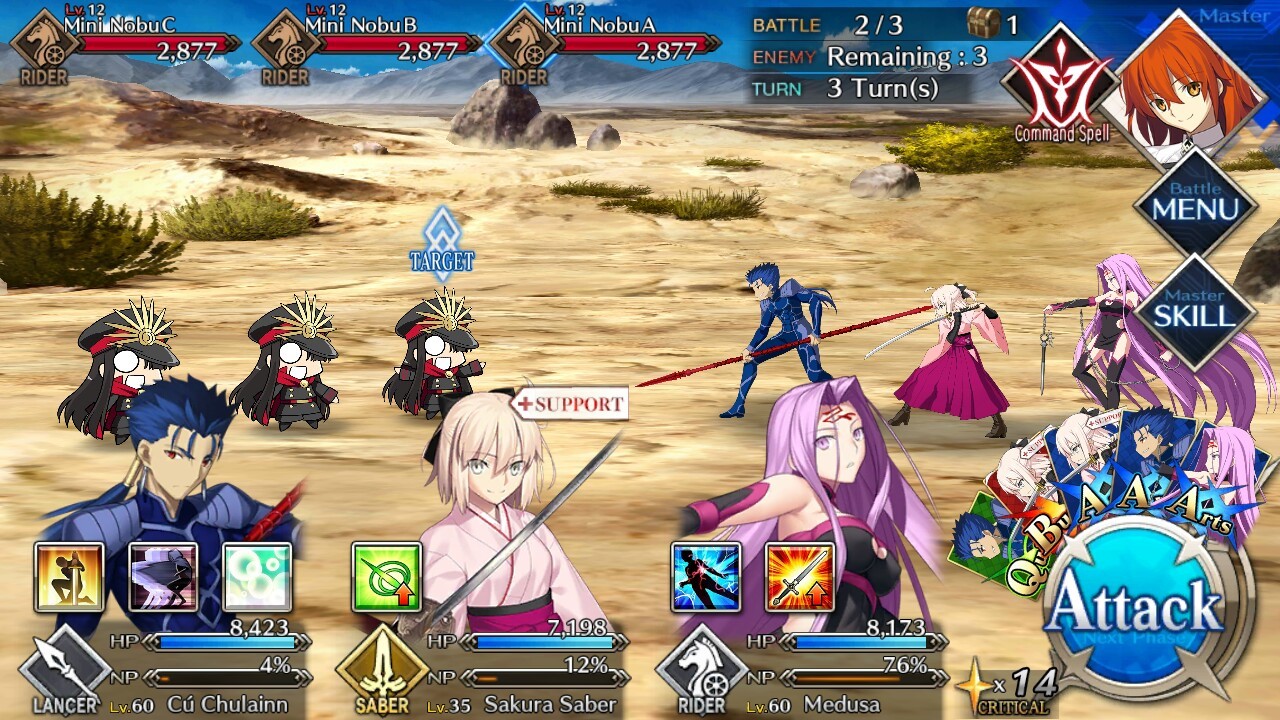This screenshot has height=720, width=1280.
Task: Select Mini Nobu A's health gauge
Action: 638,45
